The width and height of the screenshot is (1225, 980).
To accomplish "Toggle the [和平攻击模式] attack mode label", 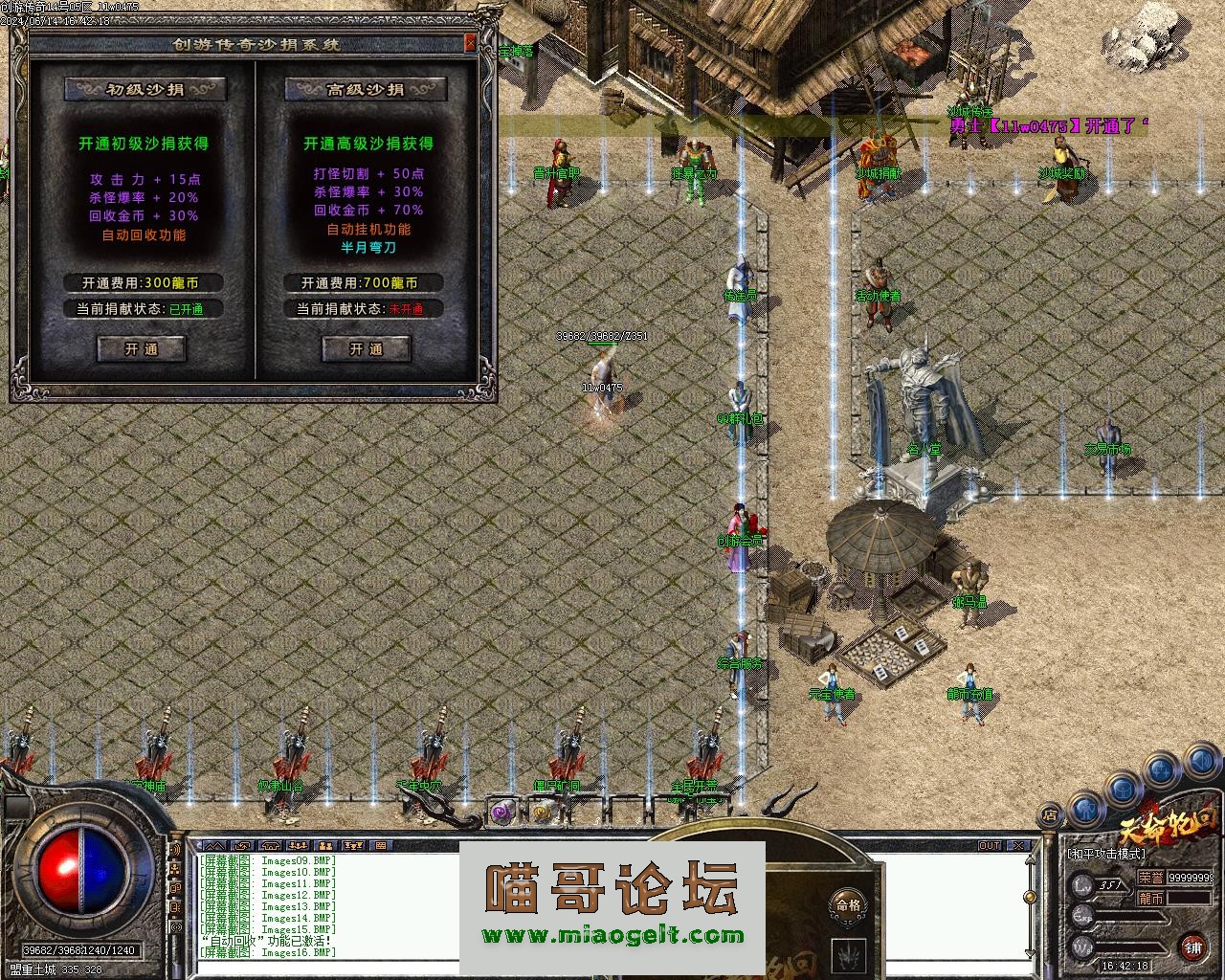I will click(1106, 854).
